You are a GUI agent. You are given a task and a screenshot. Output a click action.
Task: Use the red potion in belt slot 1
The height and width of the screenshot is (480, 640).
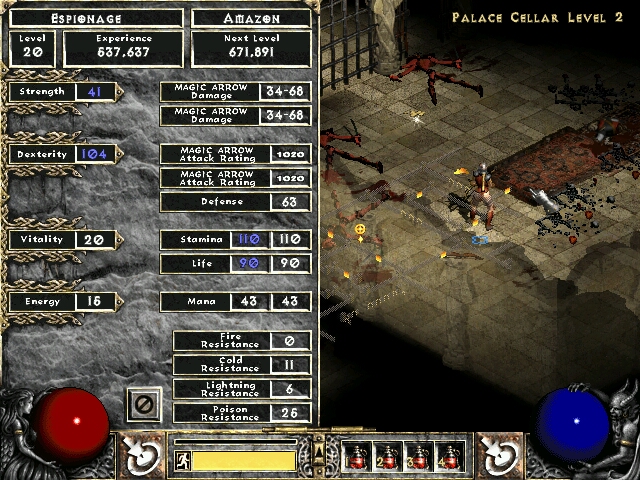[x=358, y=456]
